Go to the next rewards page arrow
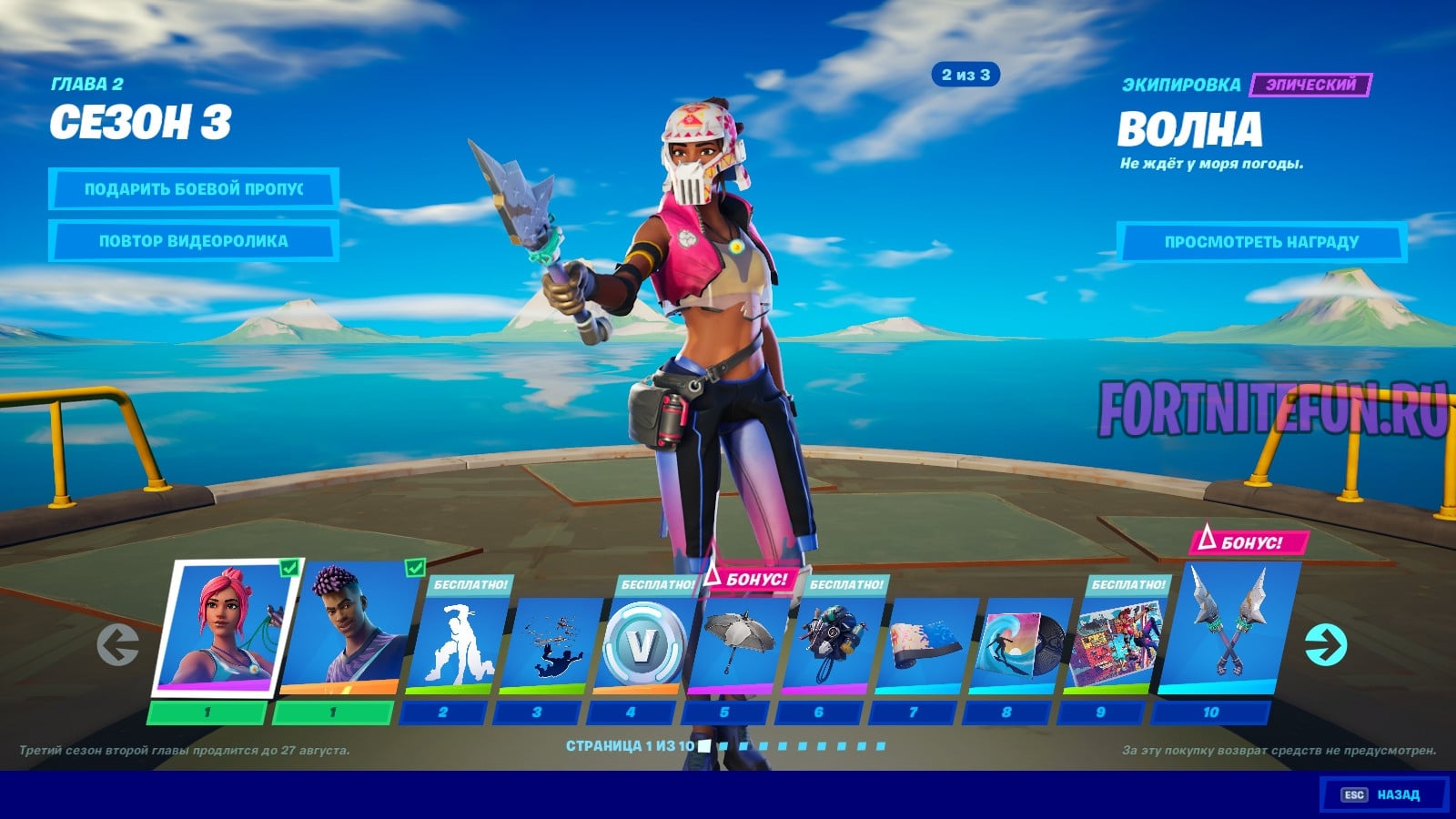The height and width of the screenshot is (819, 1456). (x=1325, y=645)
